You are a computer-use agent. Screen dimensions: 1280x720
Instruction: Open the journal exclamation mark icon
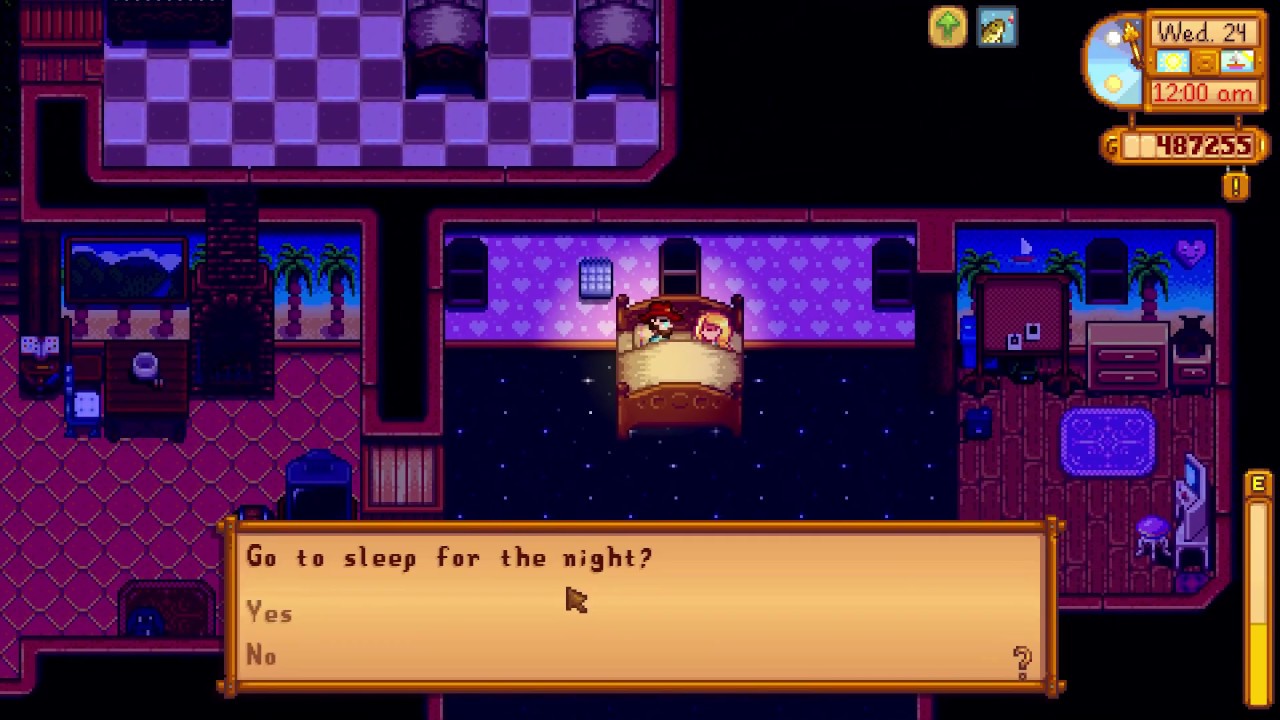1235,186
